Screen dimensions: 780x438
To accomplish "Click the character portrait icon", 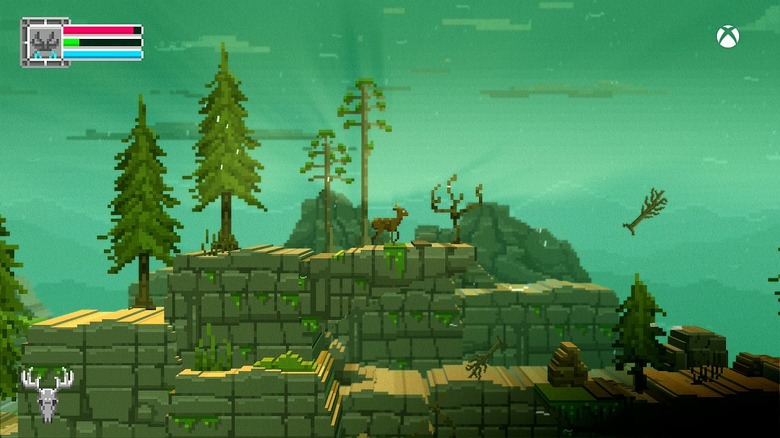I will [43, 42].
